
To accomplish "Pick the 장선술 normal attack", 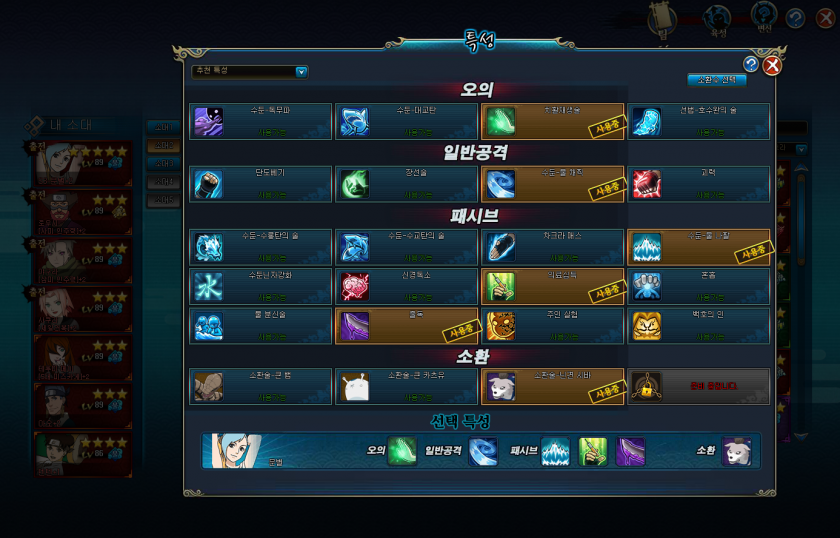I will 406,184.
